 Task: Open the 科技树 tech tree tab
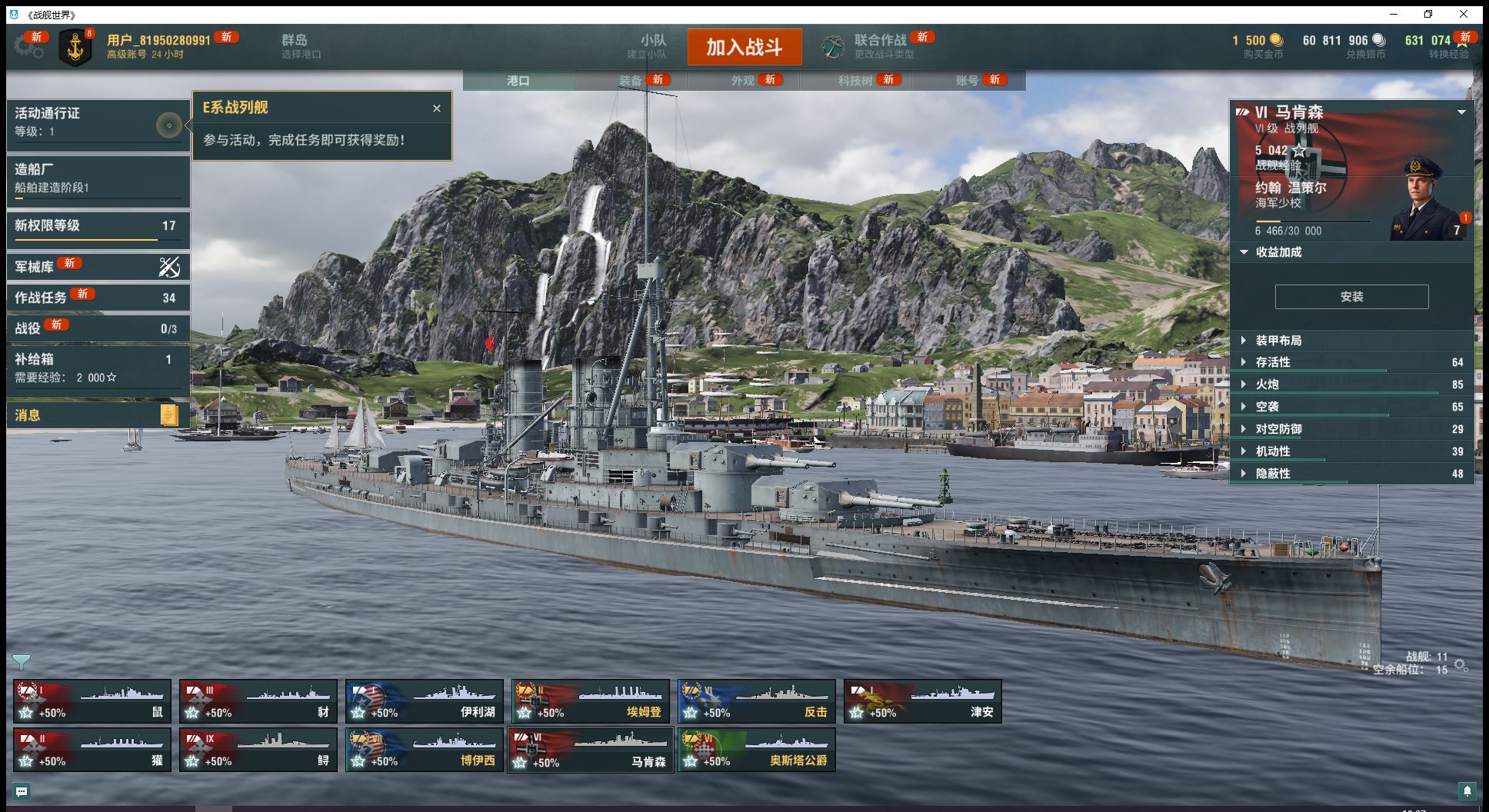854,81
